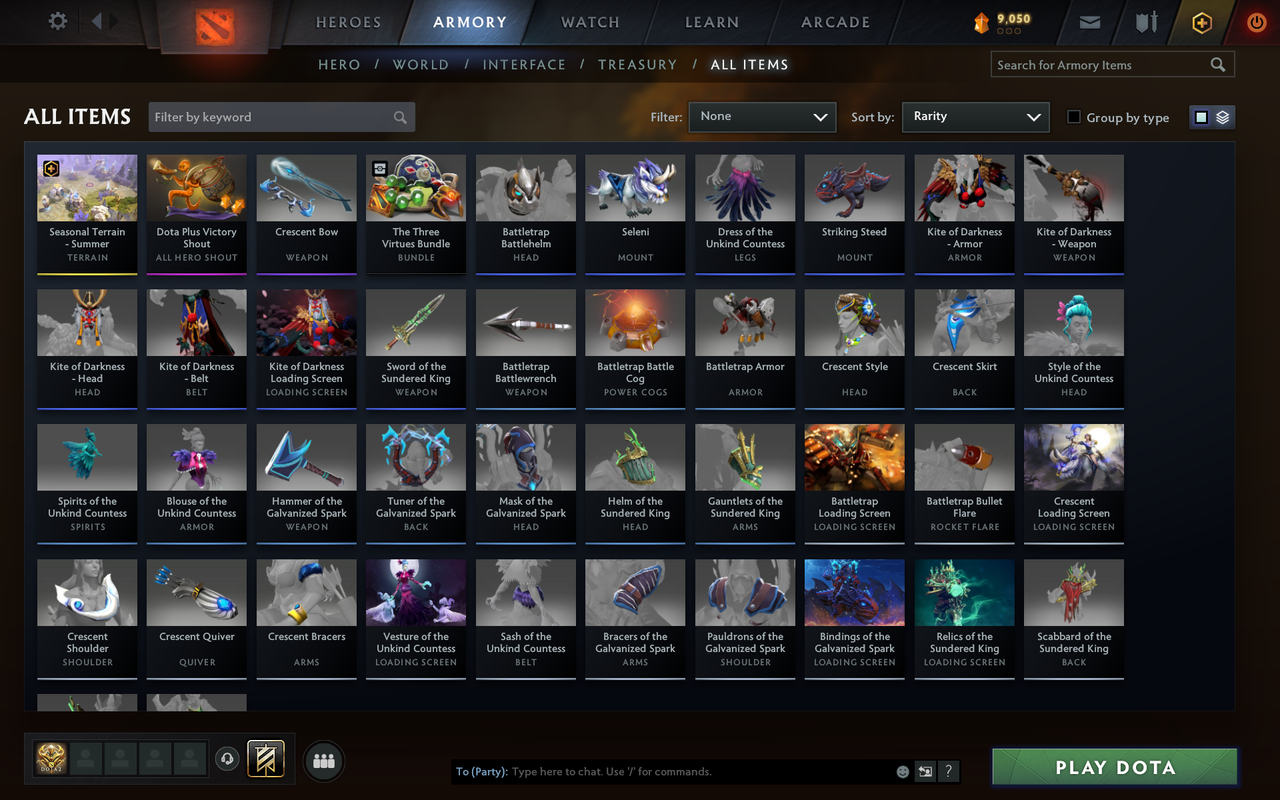
Task: Open voice settings with the headset icon
Action: pyautogui.click(x=227, y=760)
